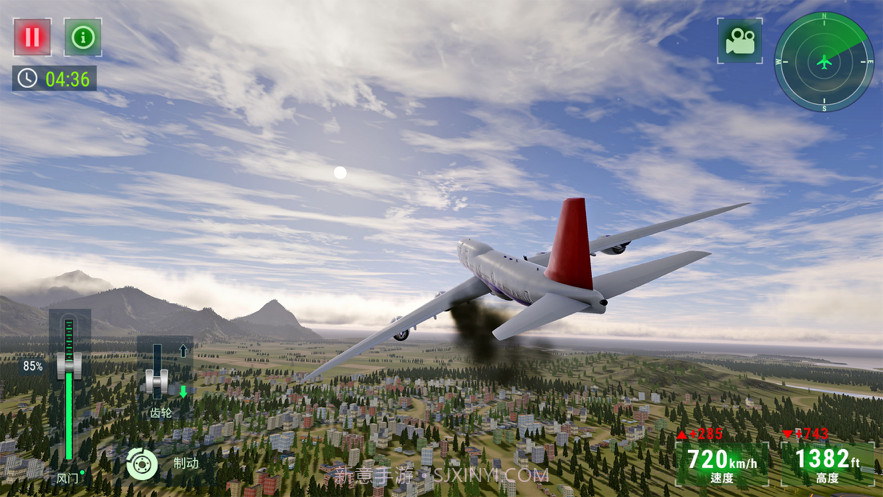Screen dimensions: 883x497
Task: Pause the flight with the red button
Action: [x=32, y=37]
